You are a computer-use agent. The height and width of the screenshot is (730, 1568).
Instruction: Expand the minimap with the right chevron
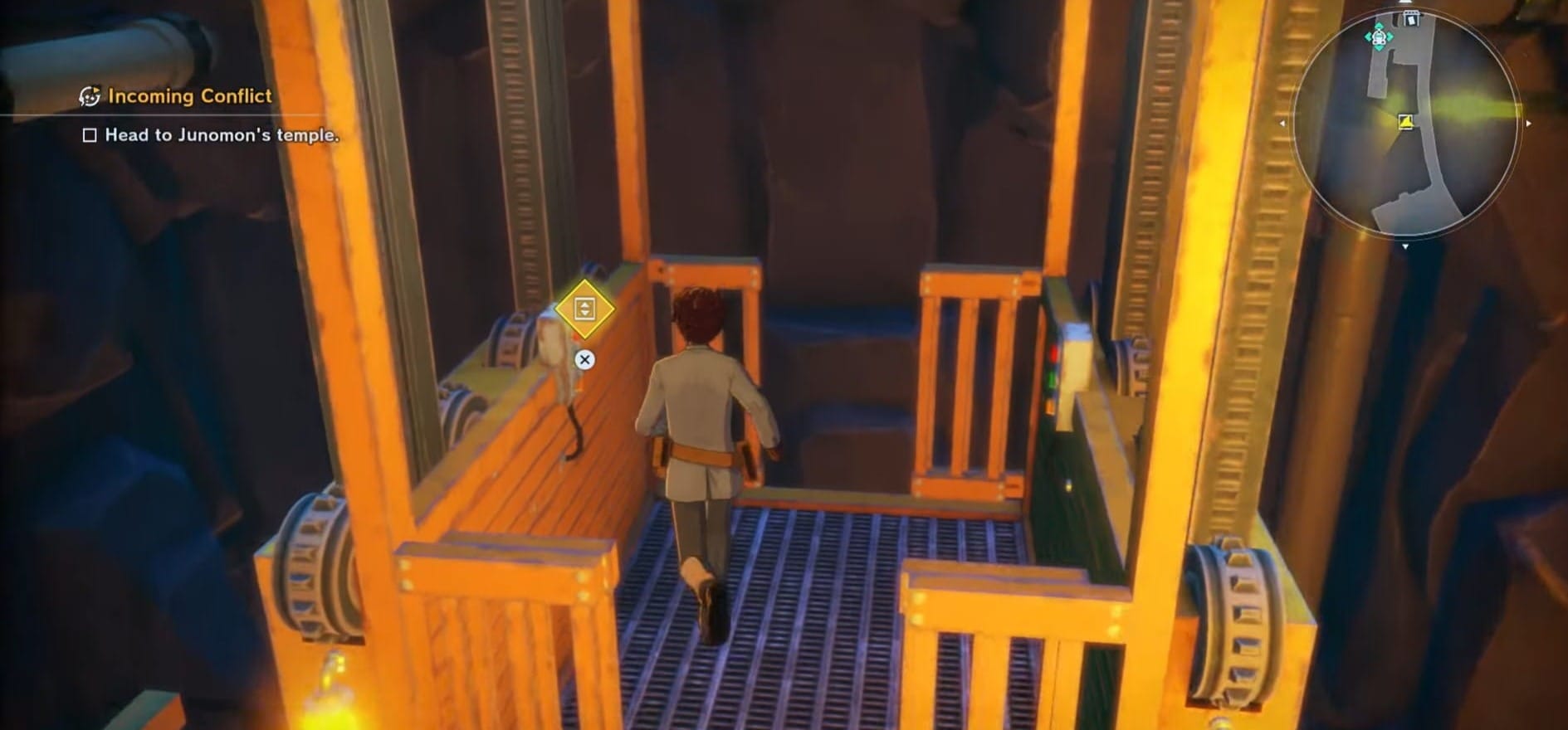(x=1529, y=123)
